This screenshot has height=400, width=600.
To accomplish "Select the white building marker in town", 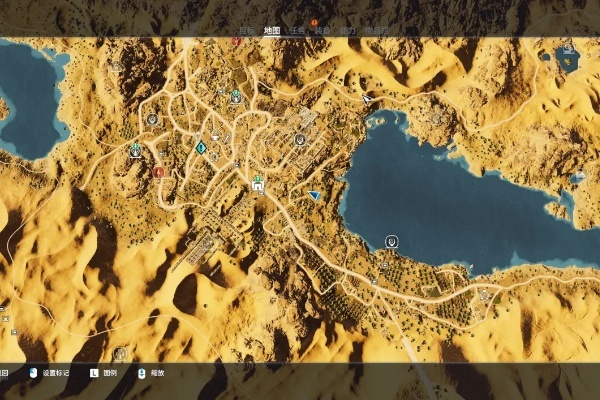I will click(x=258, y=185).
